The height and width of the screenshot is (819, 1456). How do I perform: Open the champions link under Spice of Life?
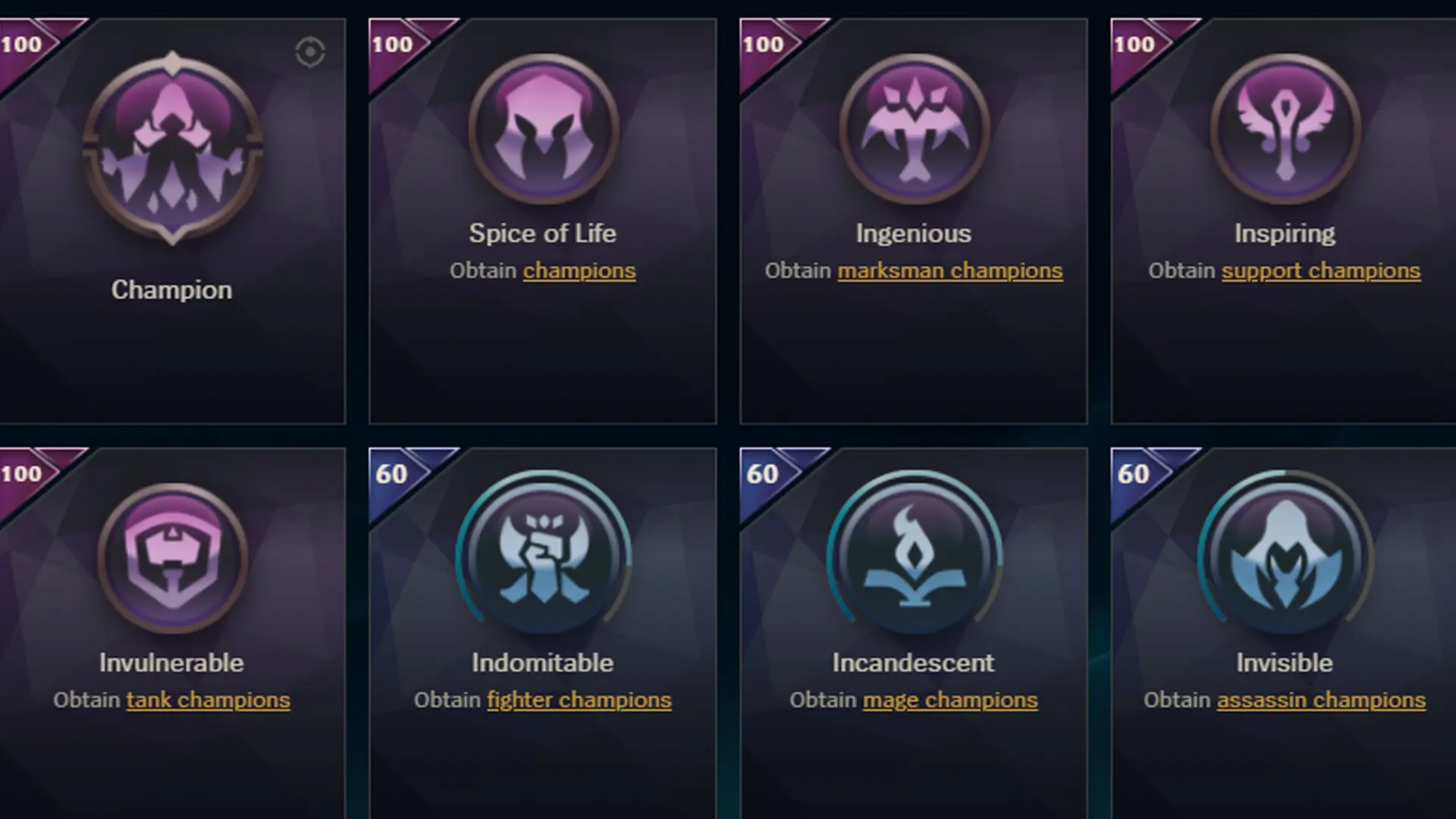click(579, 271)
